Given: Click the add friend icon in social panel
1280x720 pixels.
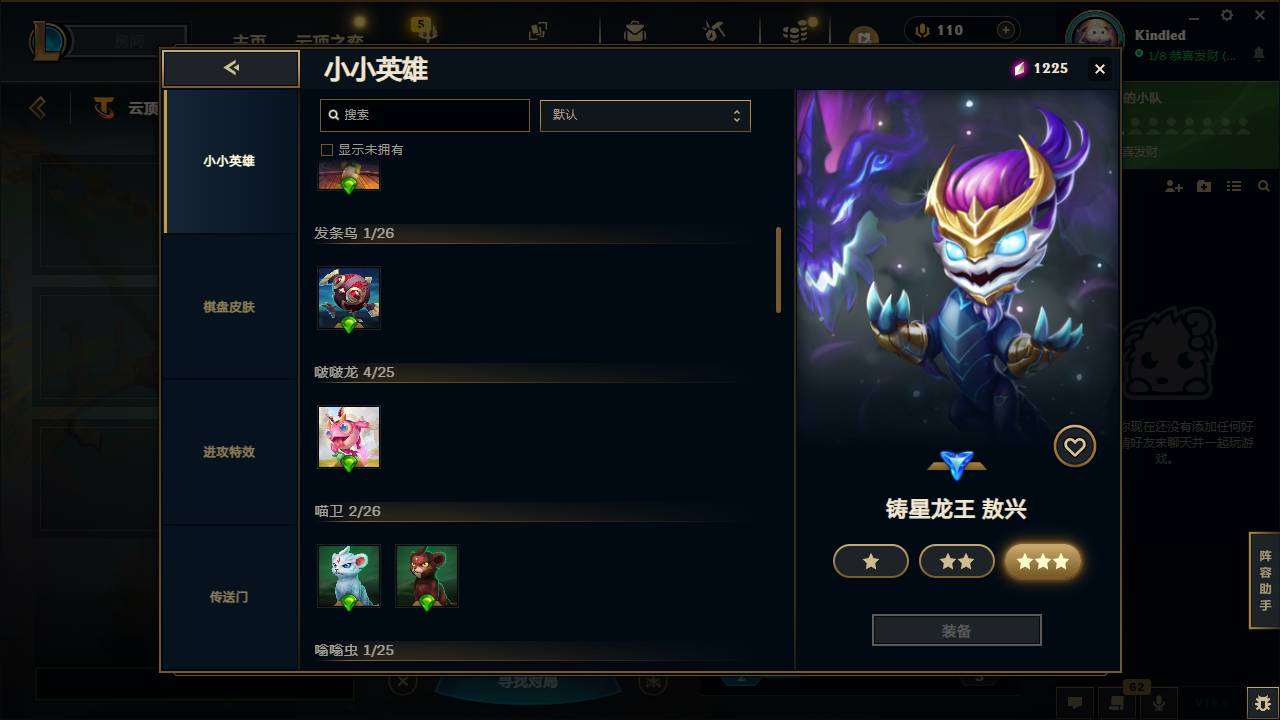Looking at the screenshot, I should click(1172, 185).
